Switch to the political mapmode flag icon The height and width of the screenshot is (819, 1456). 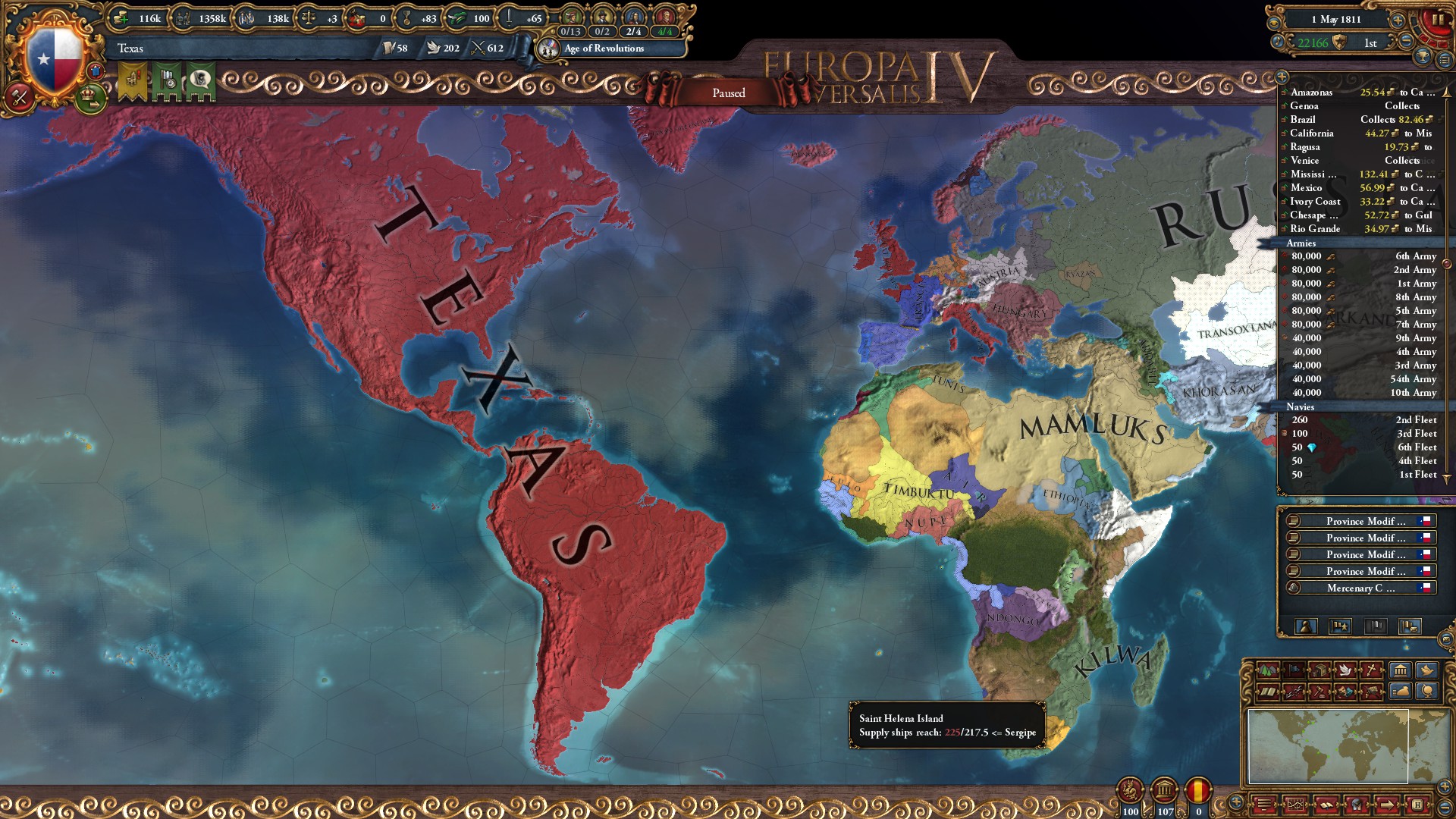[x=1292, y=670]
